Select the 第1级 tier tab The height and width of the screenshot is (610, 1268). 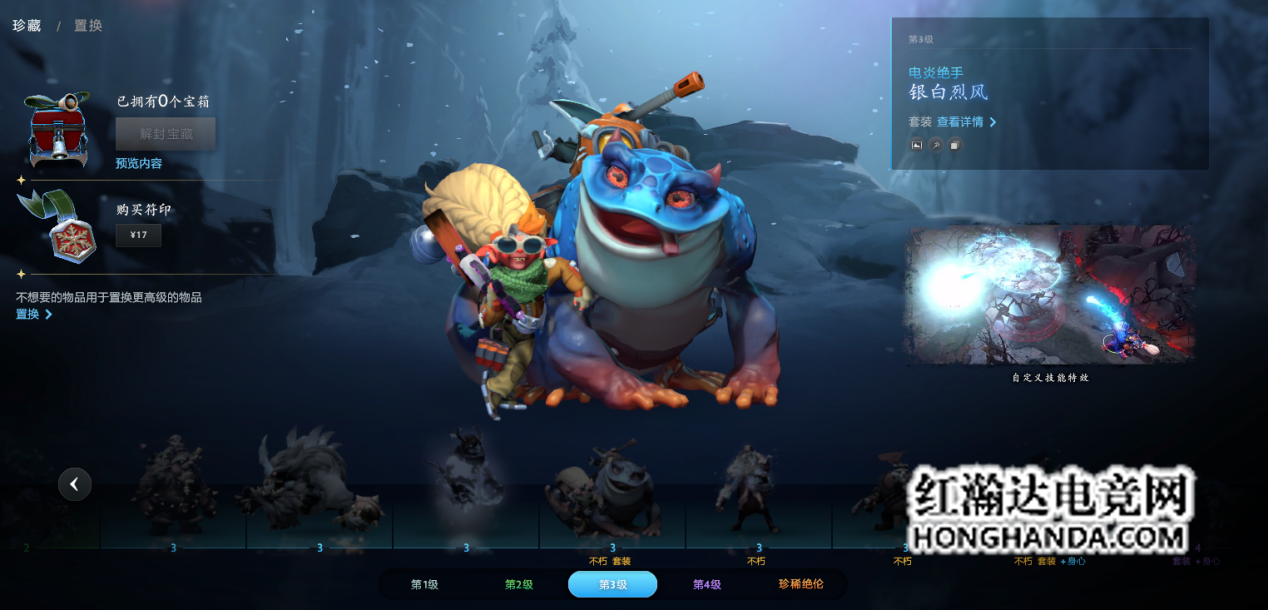[x=424, y=584]
